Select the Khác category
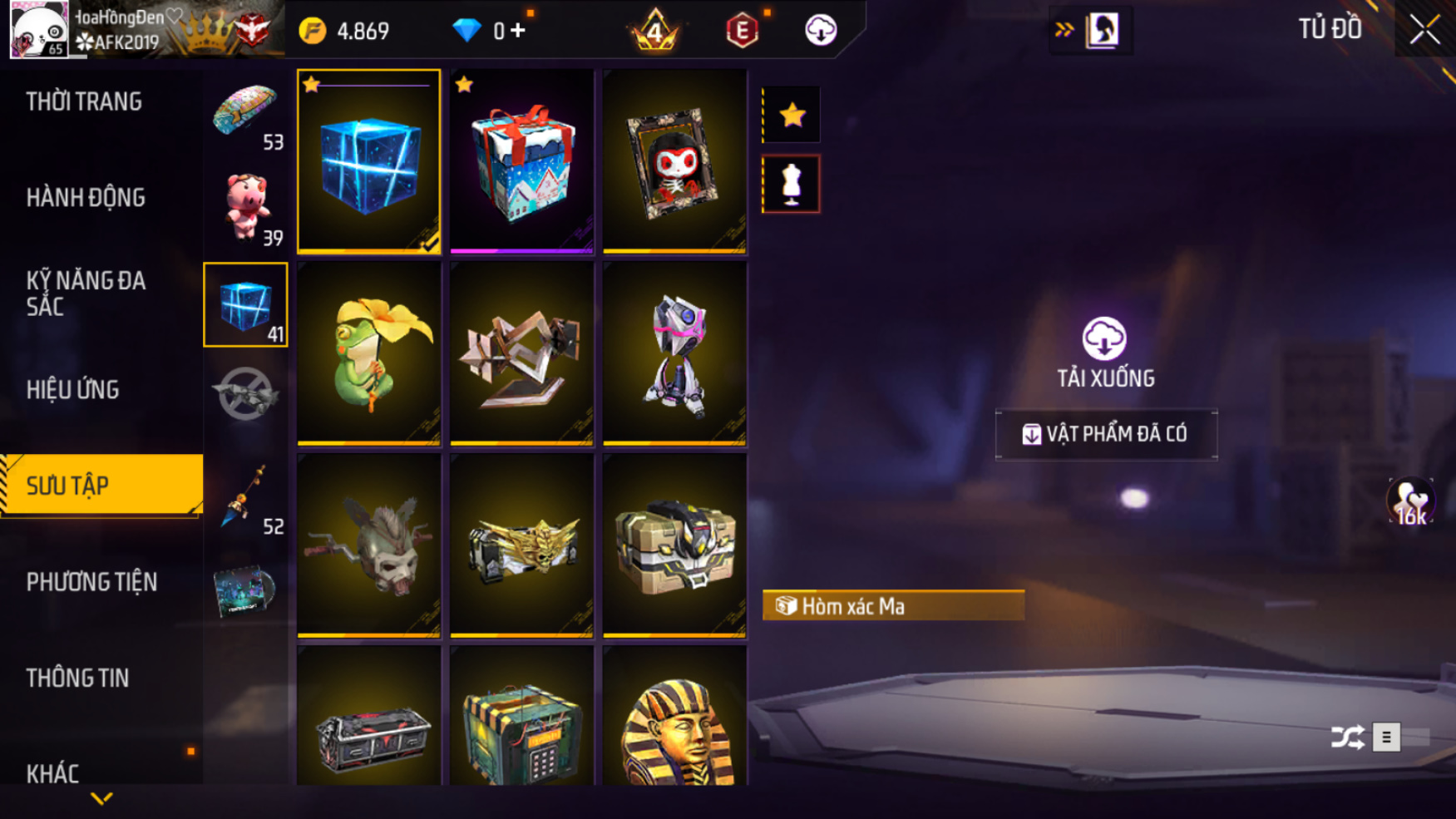Viewport: 1456px width, 819px height. click(52, 773)
